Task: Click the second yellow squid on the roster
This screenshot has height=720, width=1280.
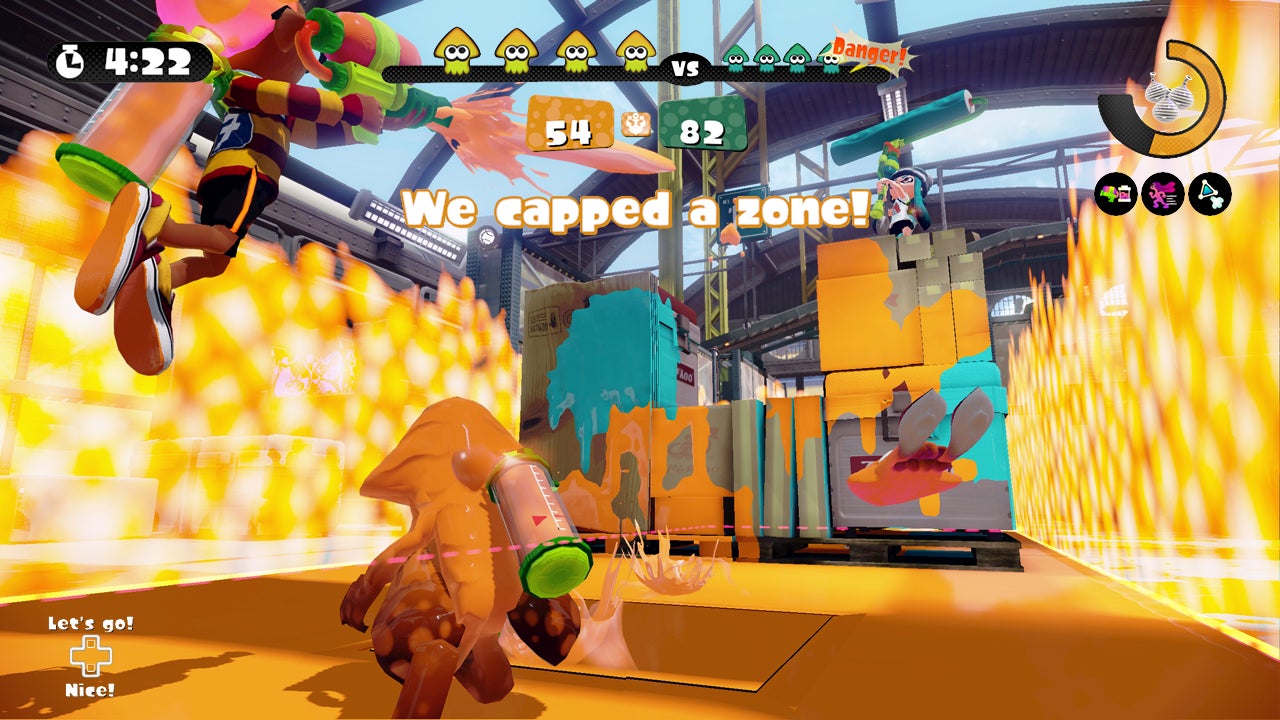Action: 515,54
